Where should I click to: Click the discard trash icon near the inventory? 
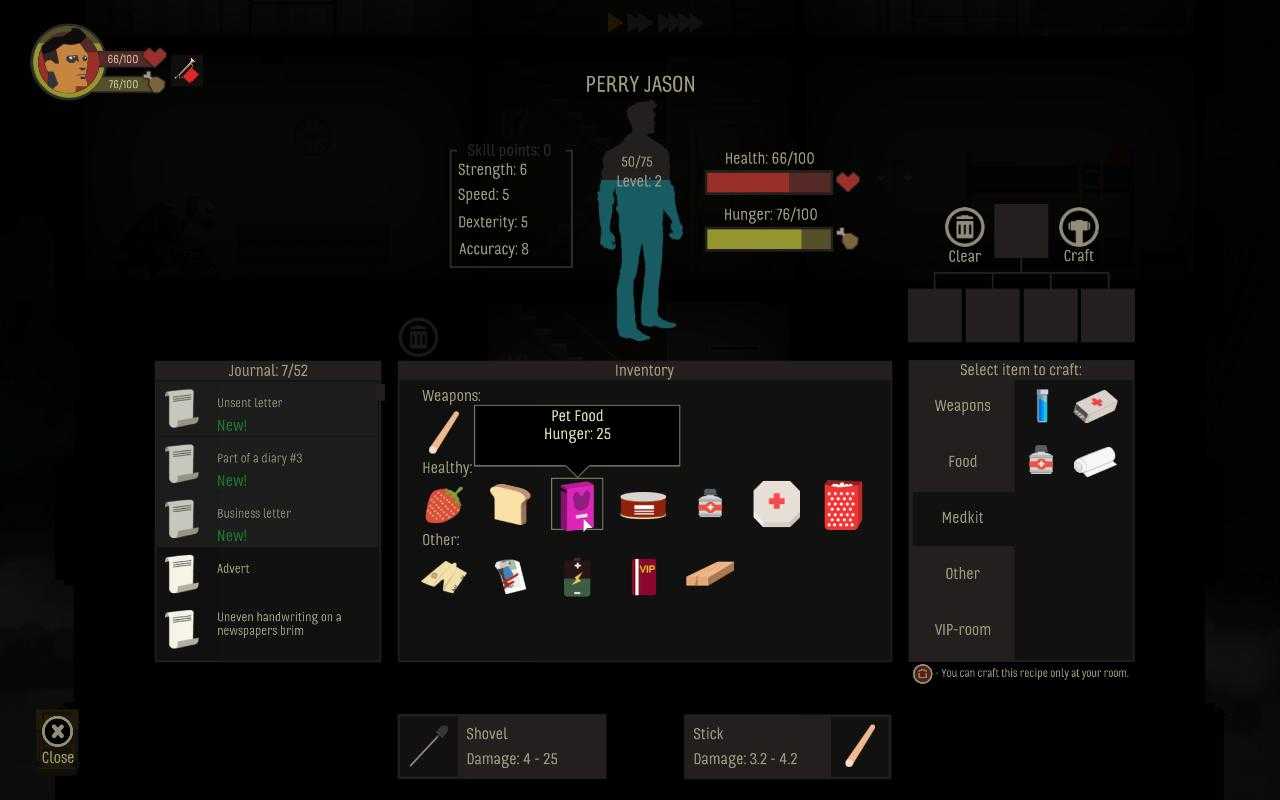tap(418, 336)
